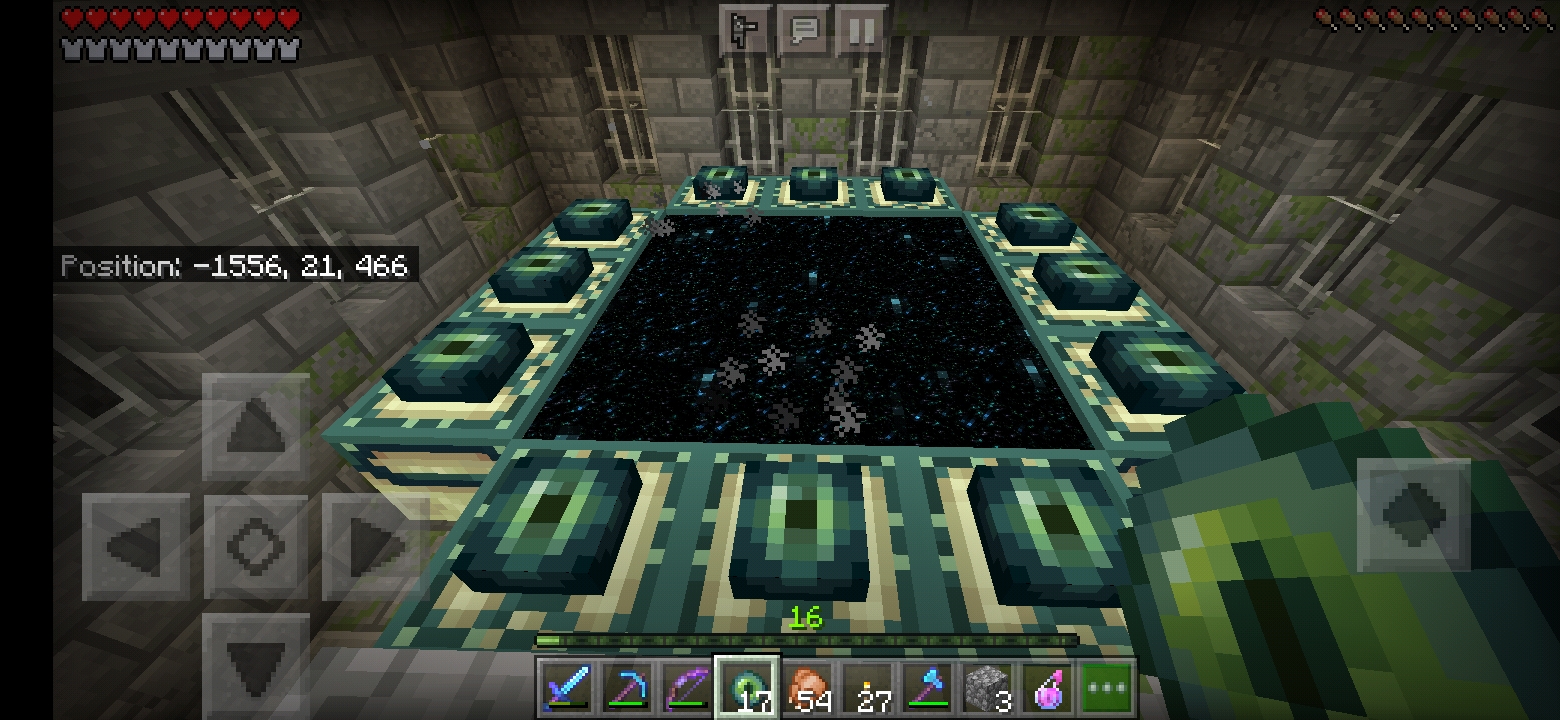The image size is (1560, 720).
Task: Tap the jump button
Action: 1413,514
